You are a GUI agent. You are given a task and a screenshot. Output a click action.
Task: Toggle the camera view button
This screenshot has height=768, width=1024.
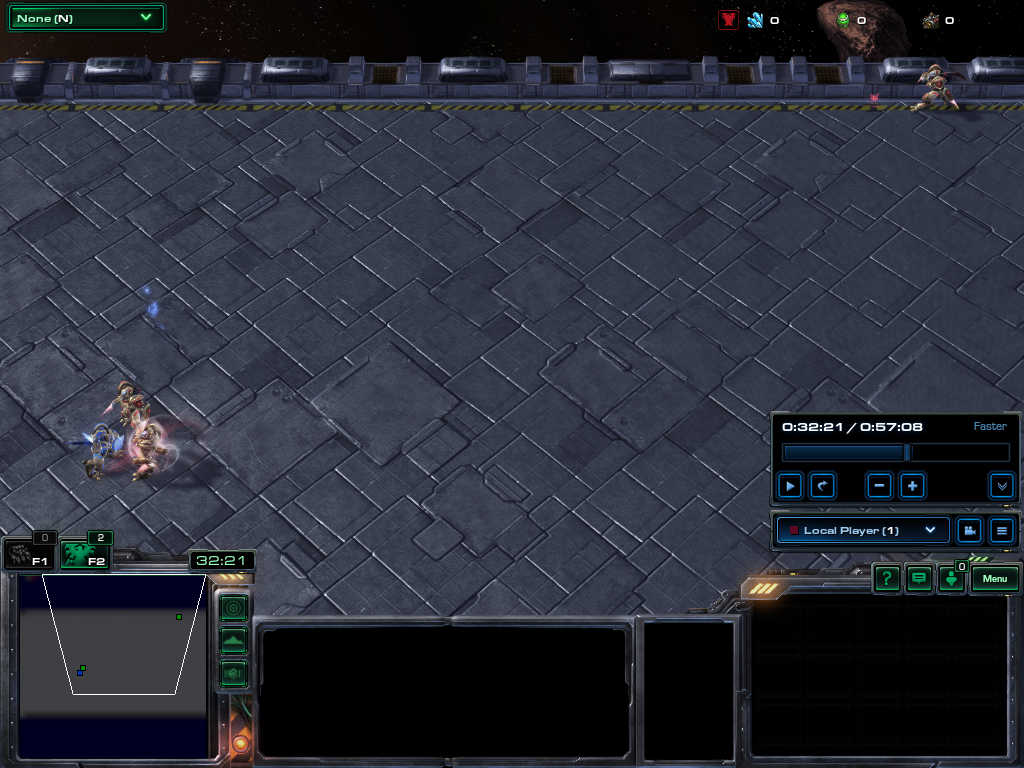point(969,530)
